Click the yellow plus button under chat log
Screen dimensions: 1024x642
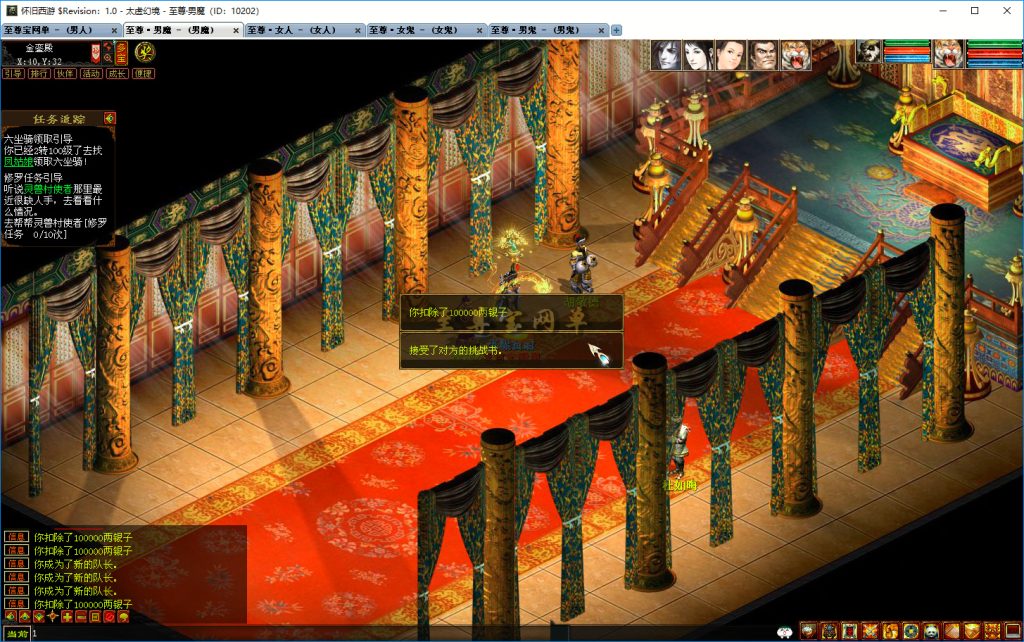click(67, 617)
